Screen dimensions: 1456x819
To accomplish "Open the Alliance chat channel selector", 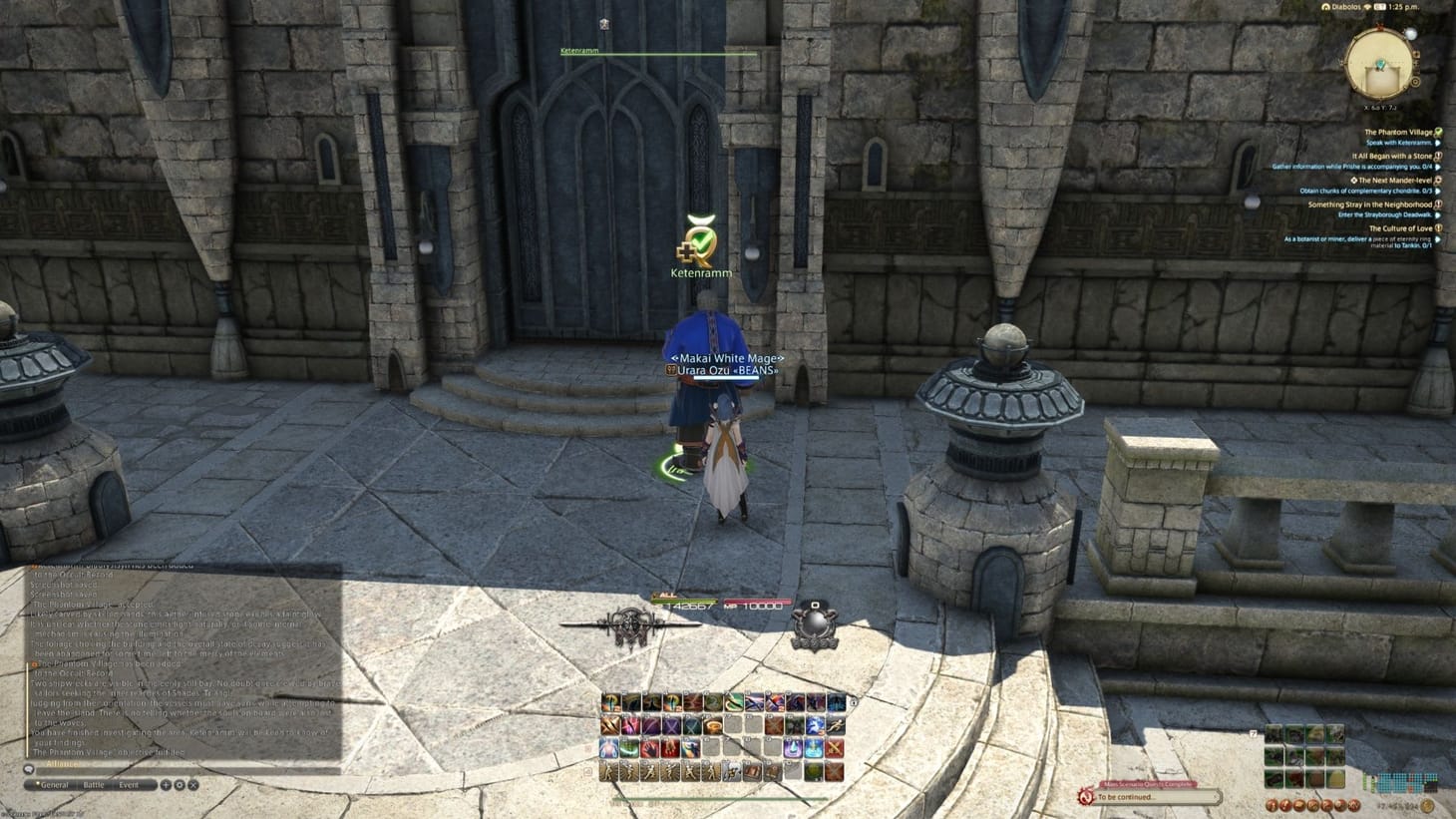I will point(63,763).
